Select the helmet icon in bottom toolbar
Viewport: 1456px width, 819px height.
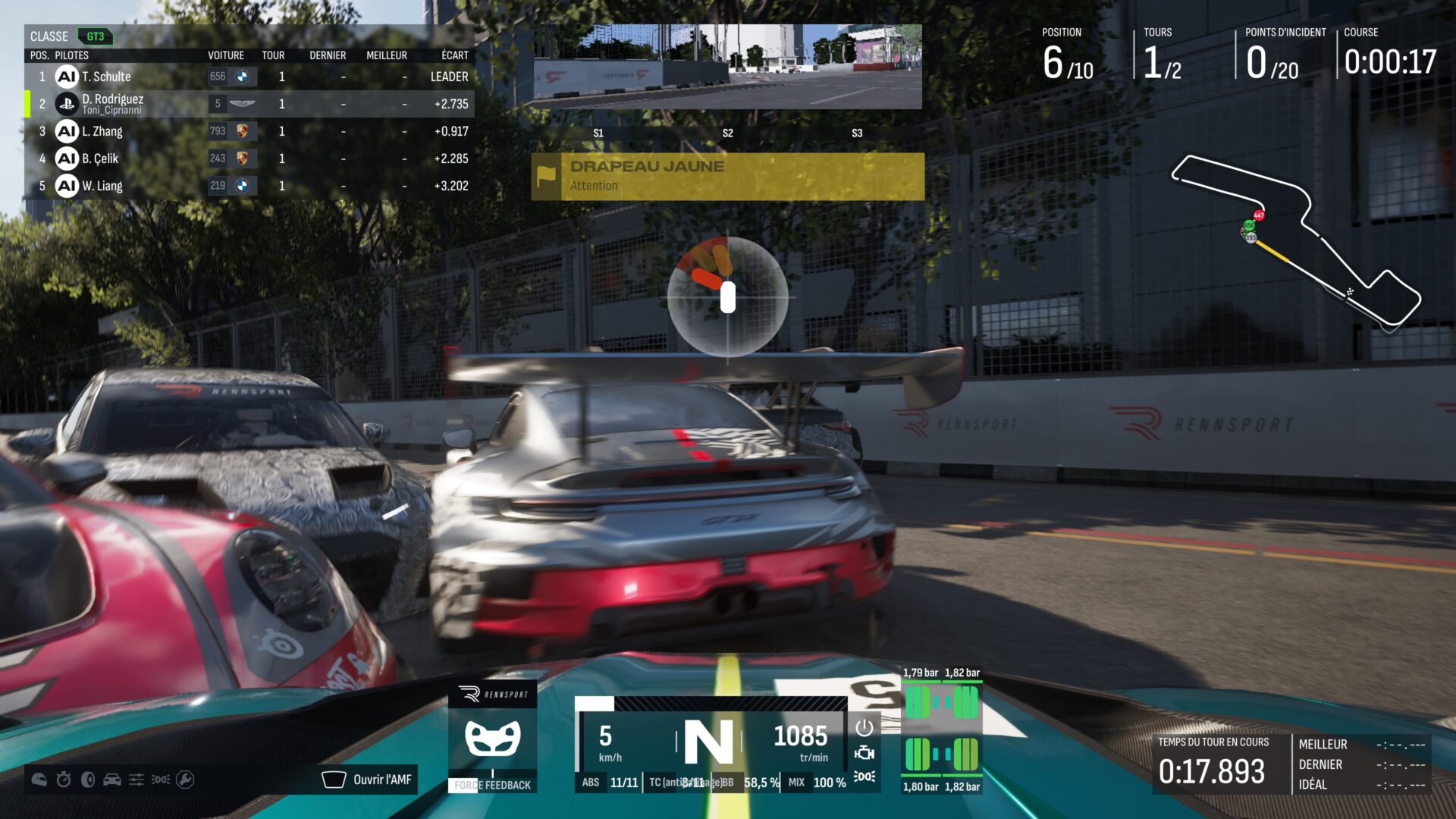point(39,780)
